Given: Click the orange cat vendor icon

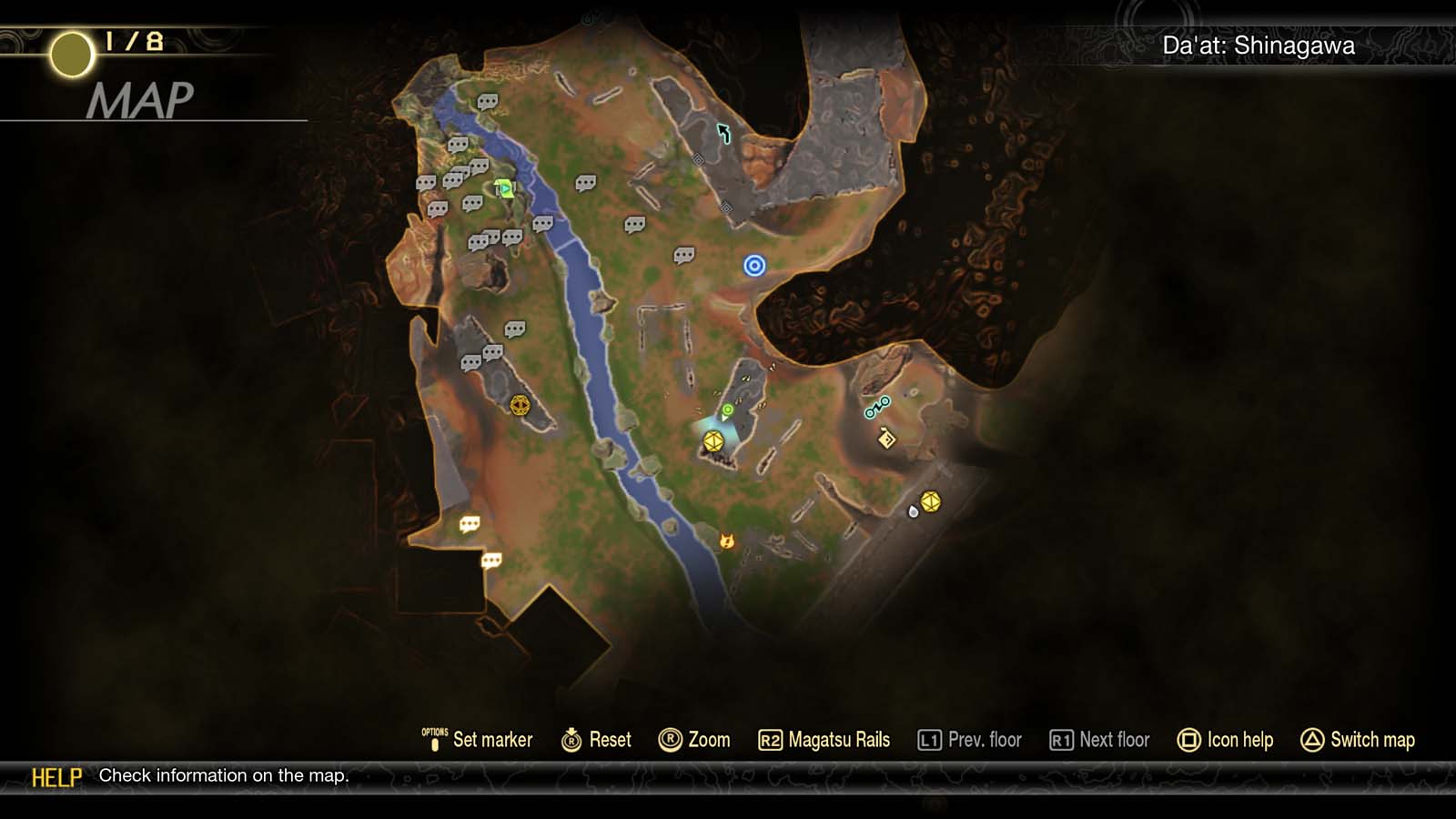Looking at the screenshot, I should (725, 541).
